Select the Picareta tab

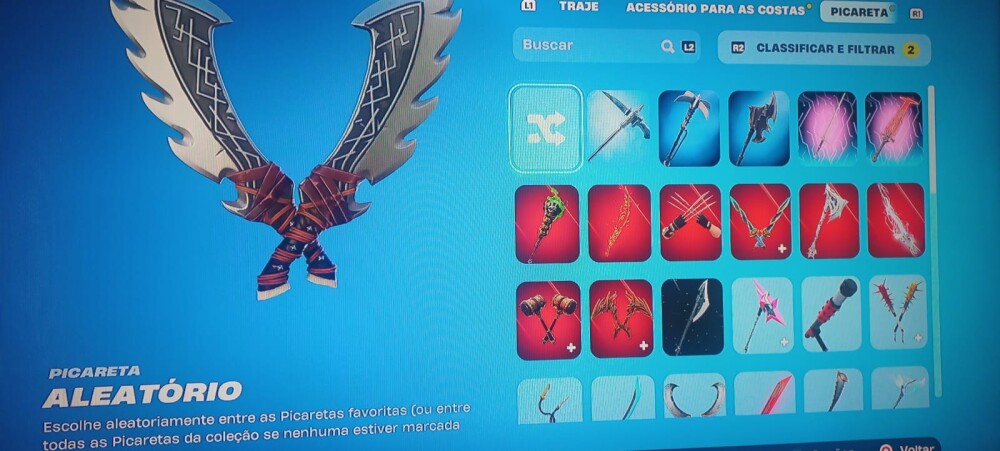(x=858, y=12)
